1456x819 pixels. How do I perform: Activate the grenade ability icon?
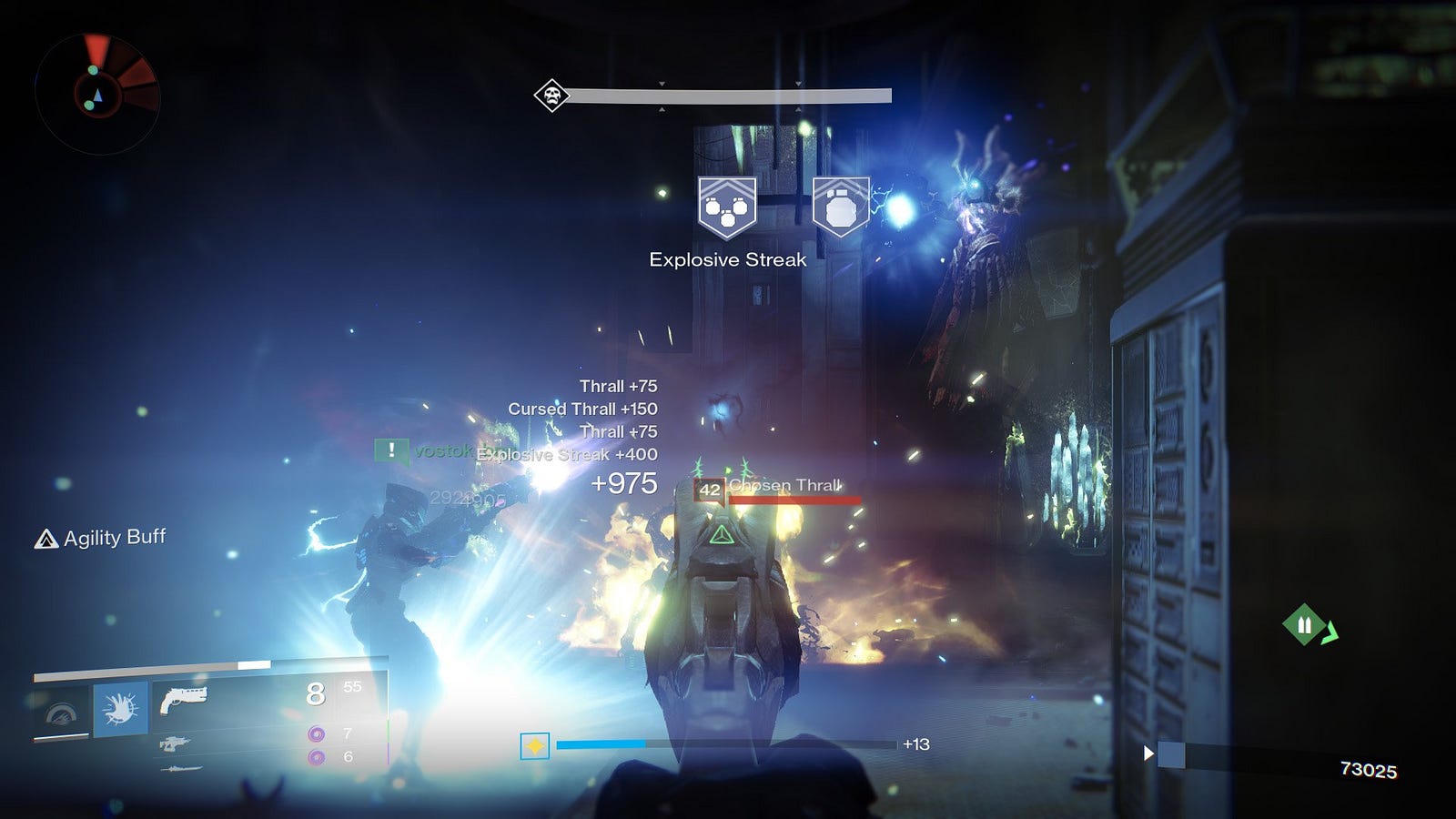pyautogui.click(x=62, y=712)
